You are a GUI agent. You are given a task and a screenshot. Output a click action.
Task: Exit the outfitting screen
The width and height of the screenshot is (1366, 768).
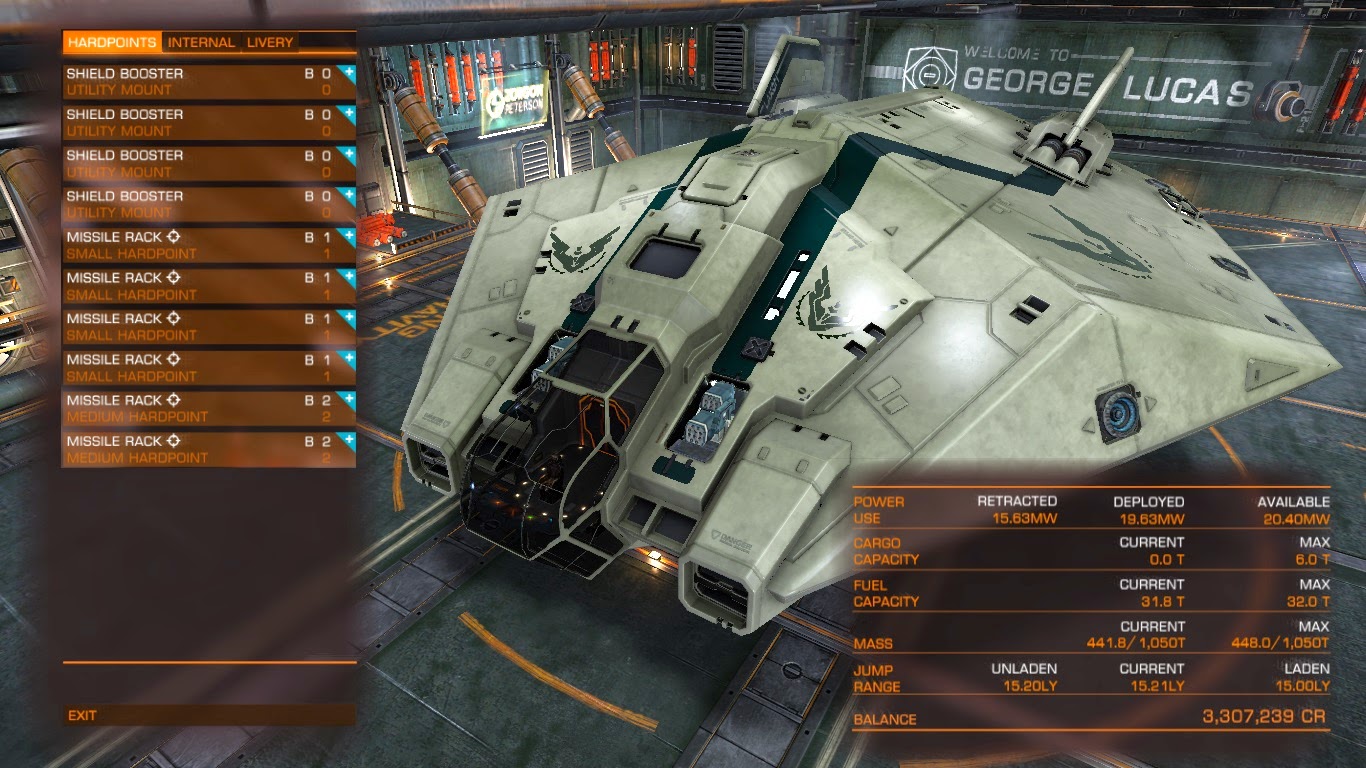83,715
